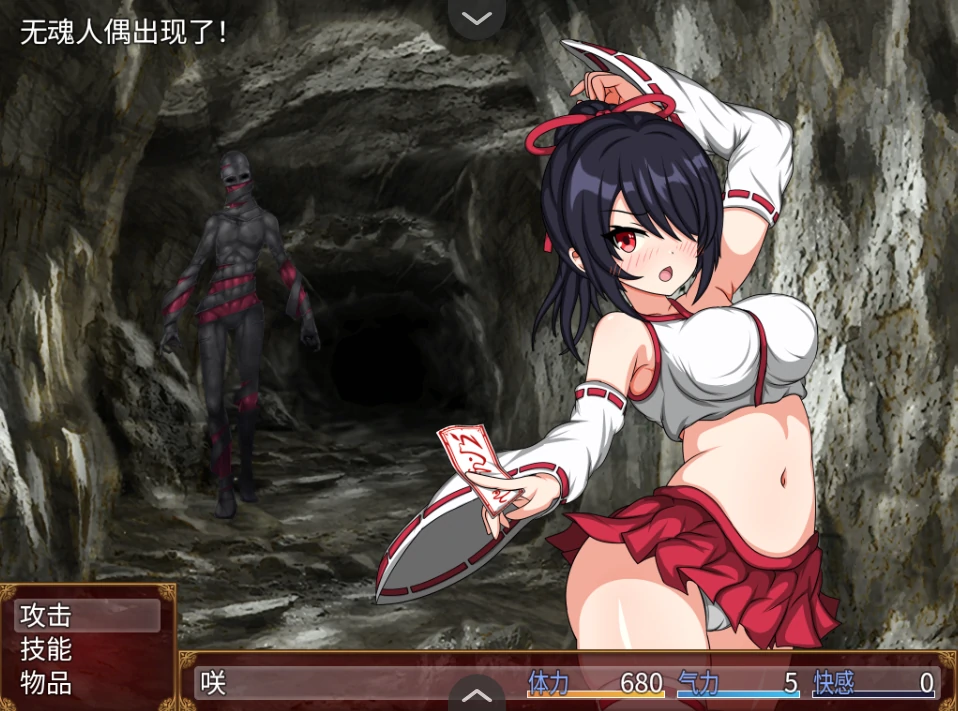Viewport: 958px width, 711px height.
Task: Choose the 技能 skill command
Action: tap(87, 650)
